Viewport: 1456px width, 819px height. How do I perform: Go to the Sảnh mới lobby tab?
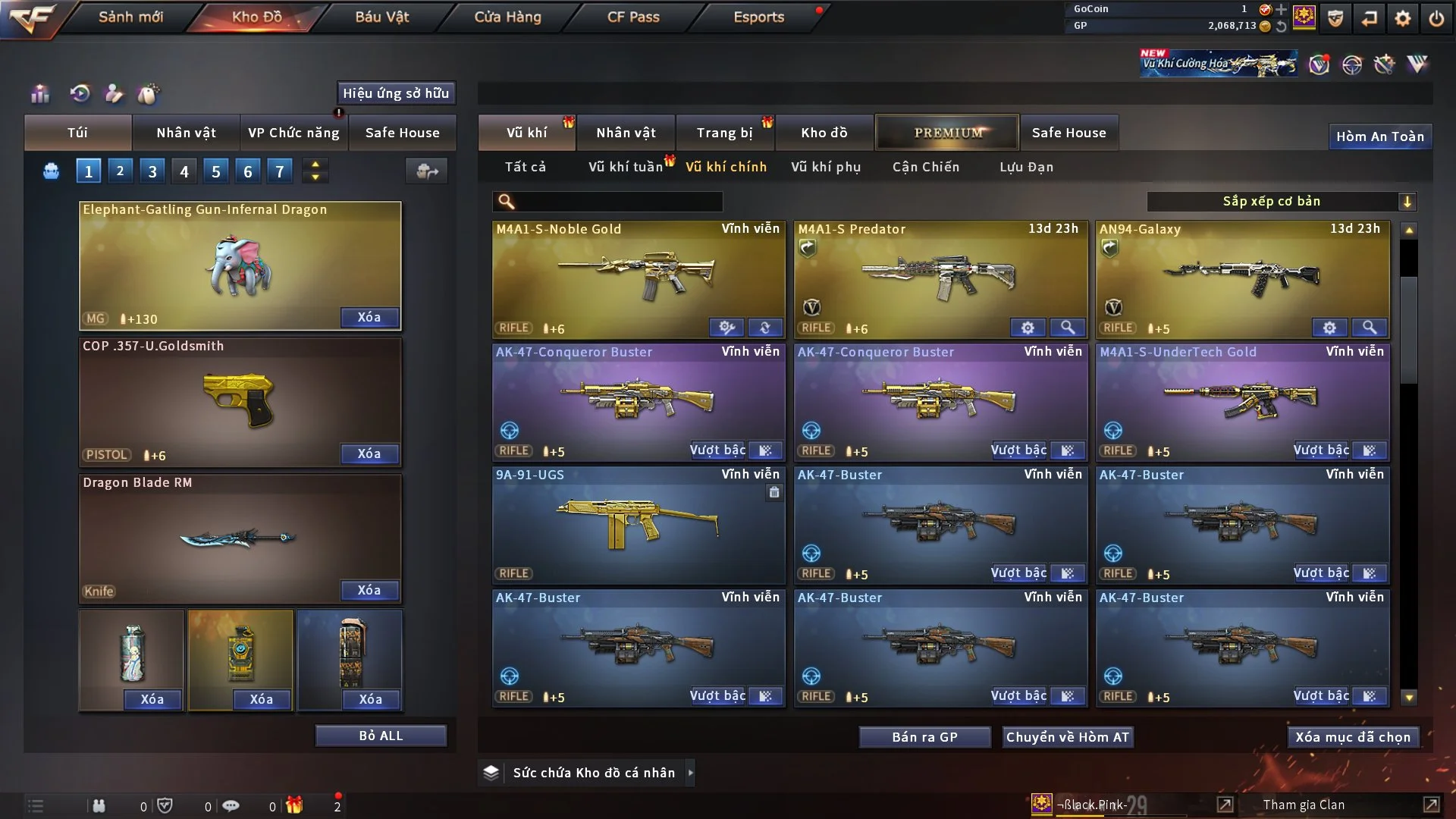[x=130, y=17]
